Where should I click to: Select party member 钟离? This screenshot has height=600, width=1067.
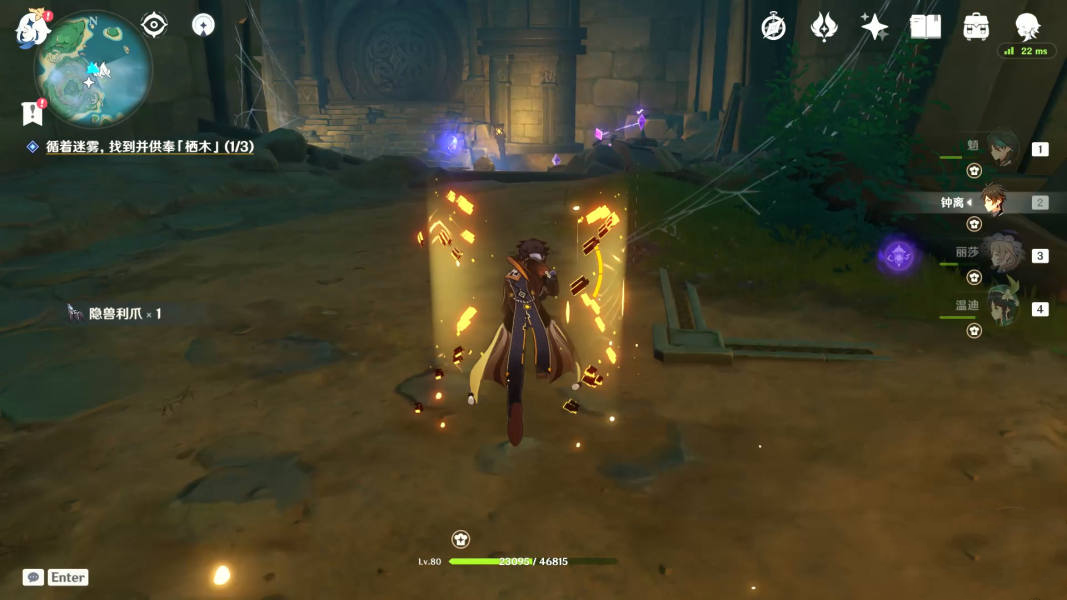pos(992,202)
